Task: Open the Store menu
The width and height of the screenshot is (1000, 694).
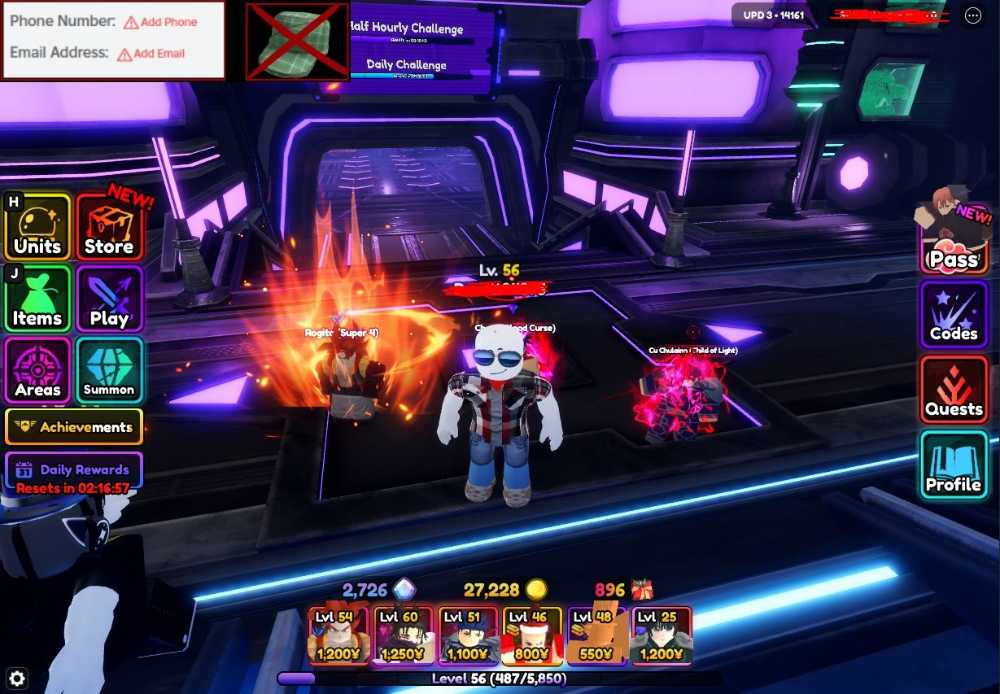Action: (x=109, y=228)
